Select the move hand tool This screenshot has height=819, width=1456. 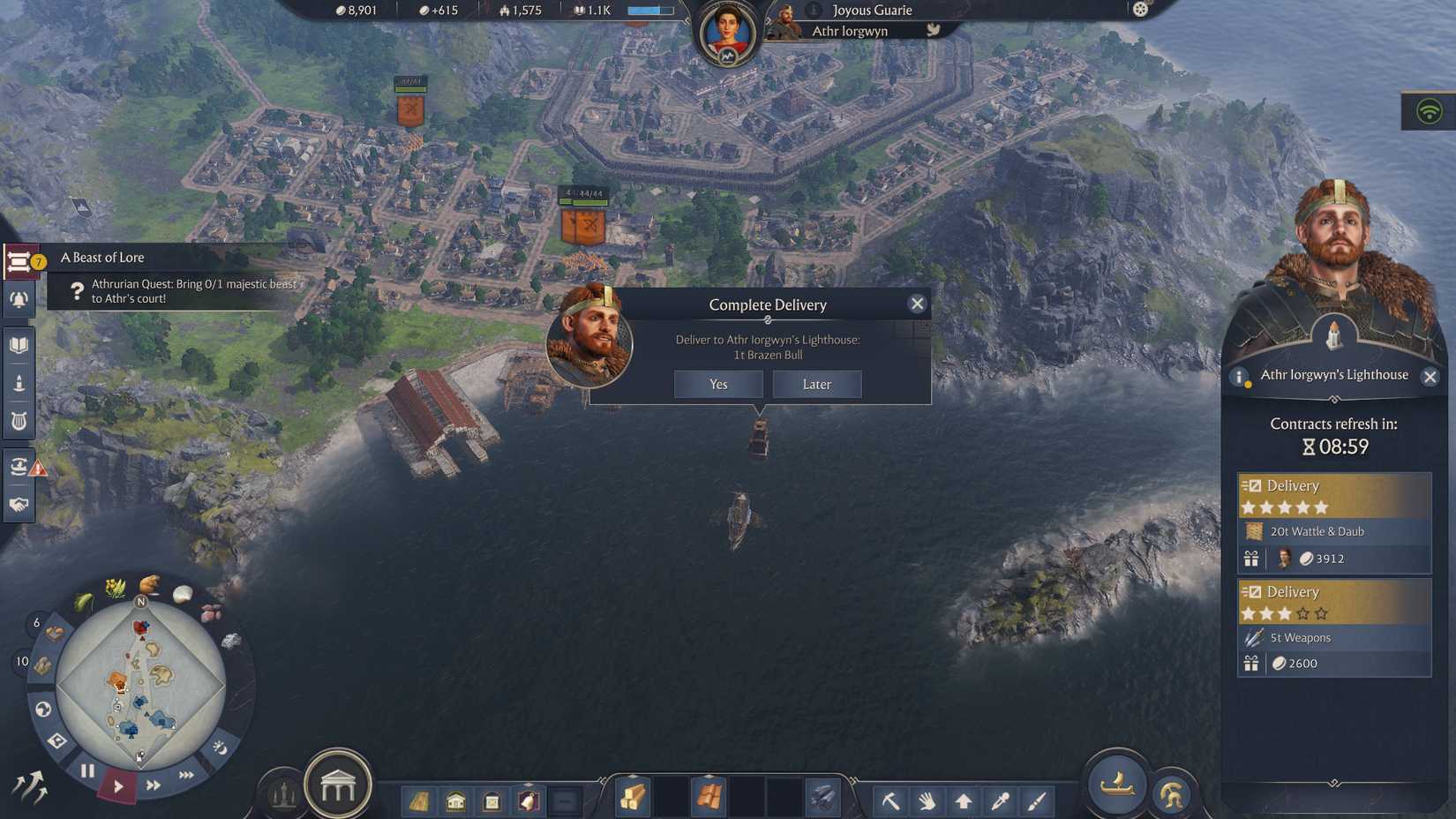[927, 800]
